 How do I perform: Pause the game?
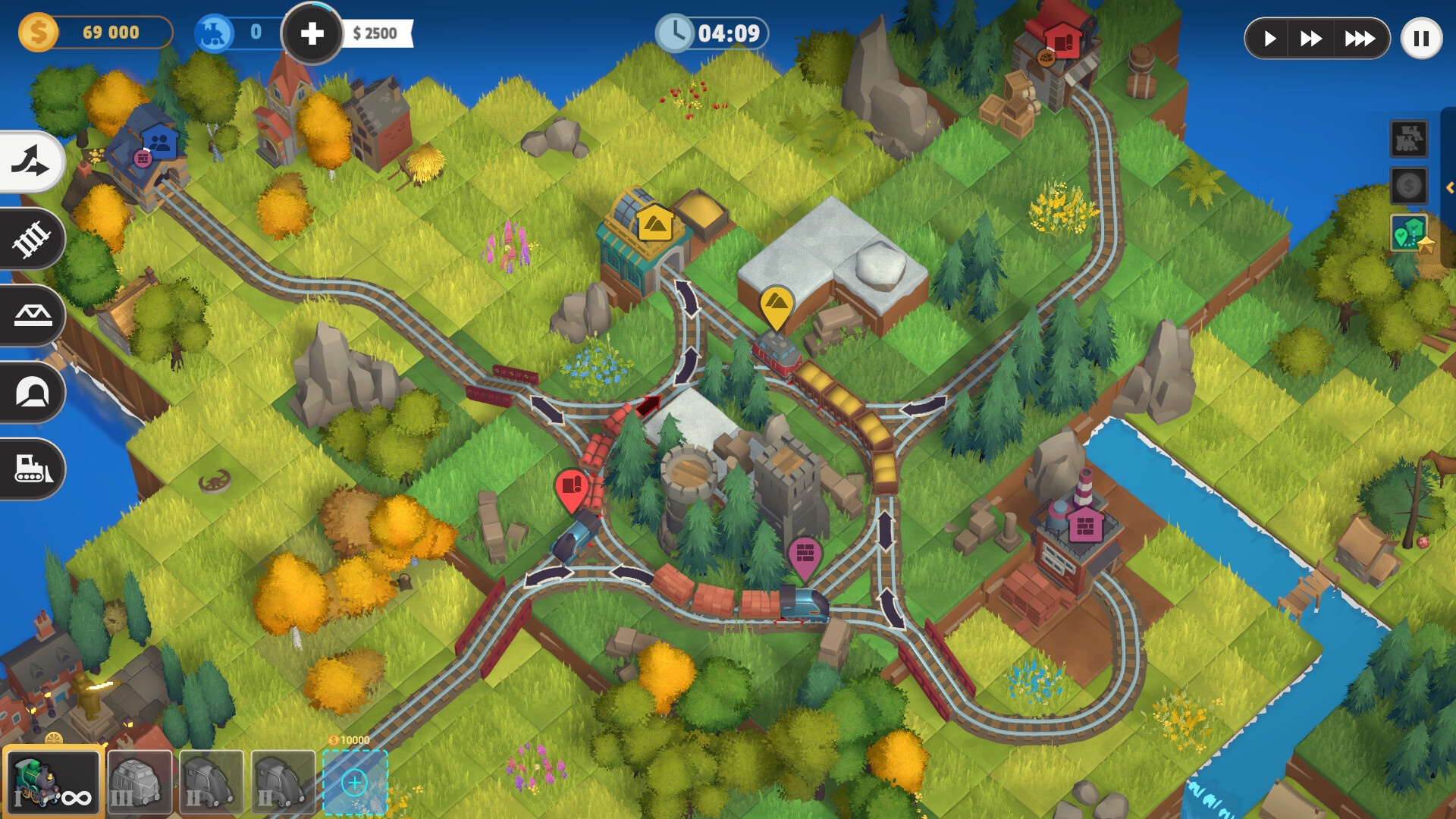pos(1421,38)
